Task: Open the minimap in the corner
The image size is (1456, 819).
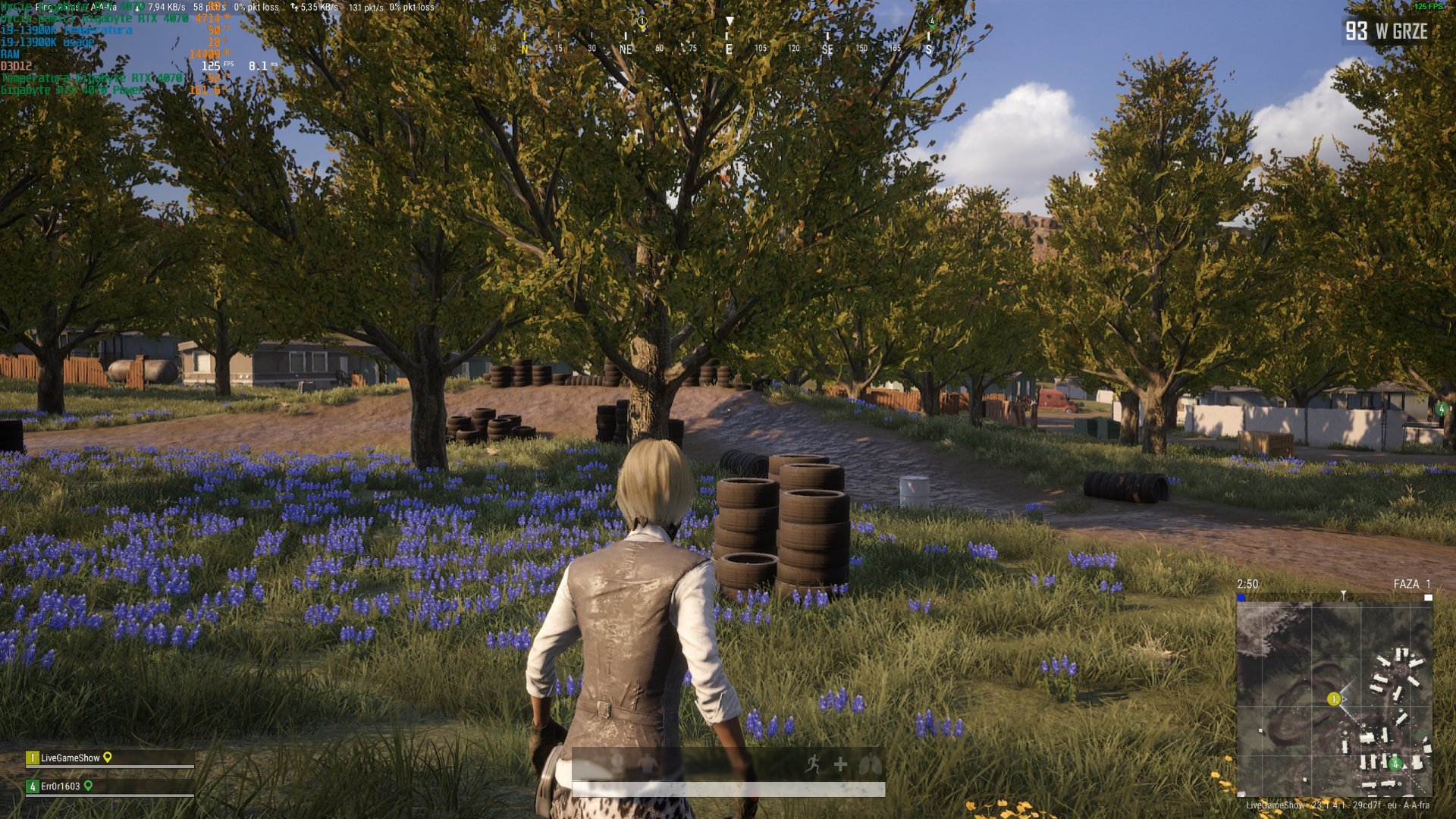Action: (1334, 698)
